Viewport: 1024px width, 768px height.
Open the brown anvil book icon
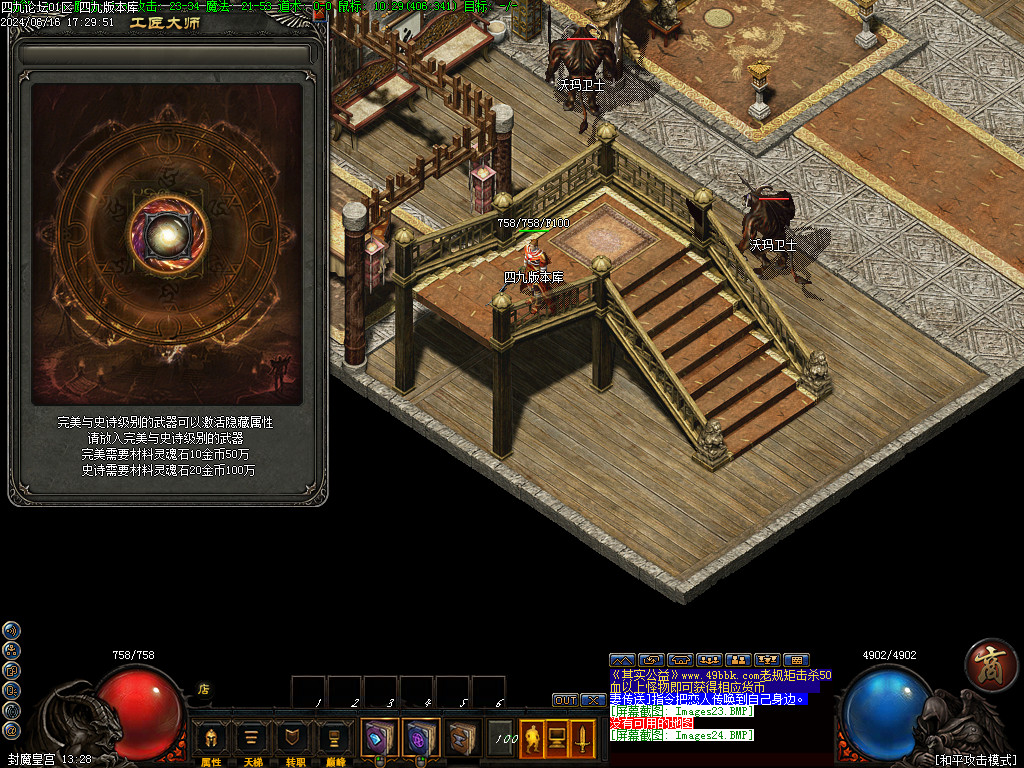click(462, 738)
